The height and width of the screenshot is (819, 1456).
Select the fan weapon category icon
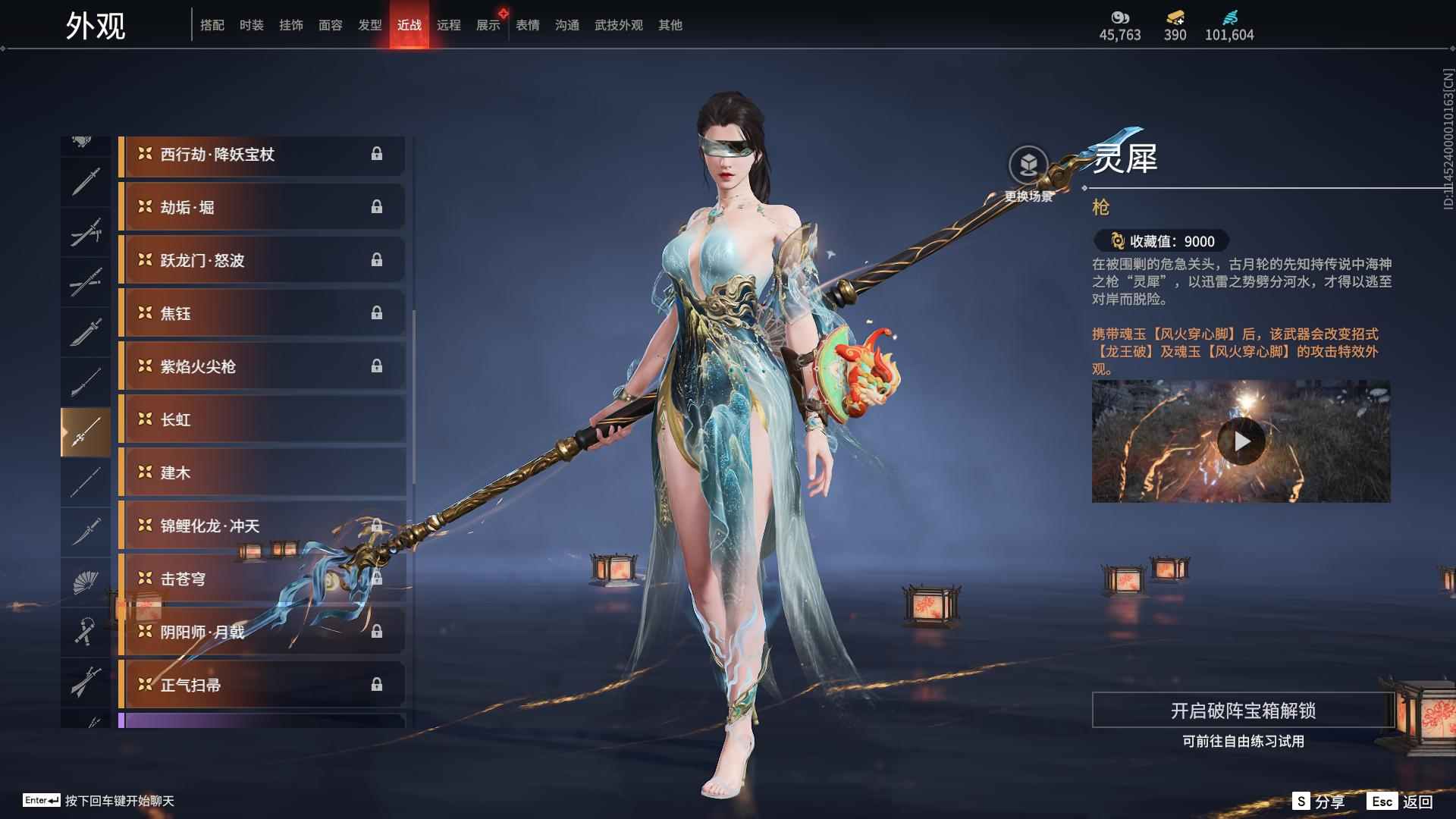pyautogui.click(x=85, y=582)
